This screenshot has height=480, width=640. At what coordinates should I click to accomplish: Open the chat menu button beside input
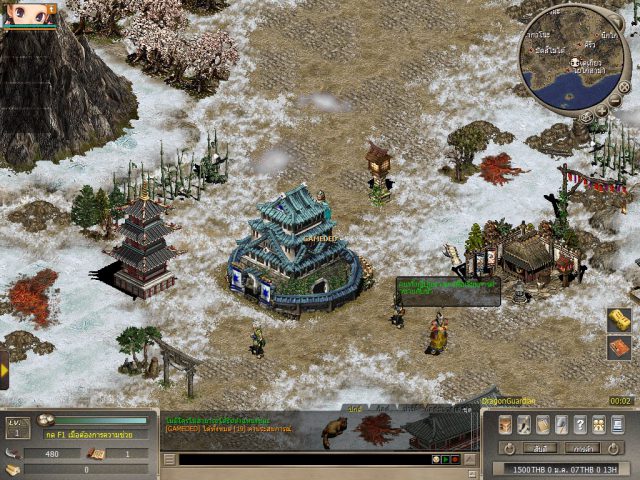click(x=169, y=459)
